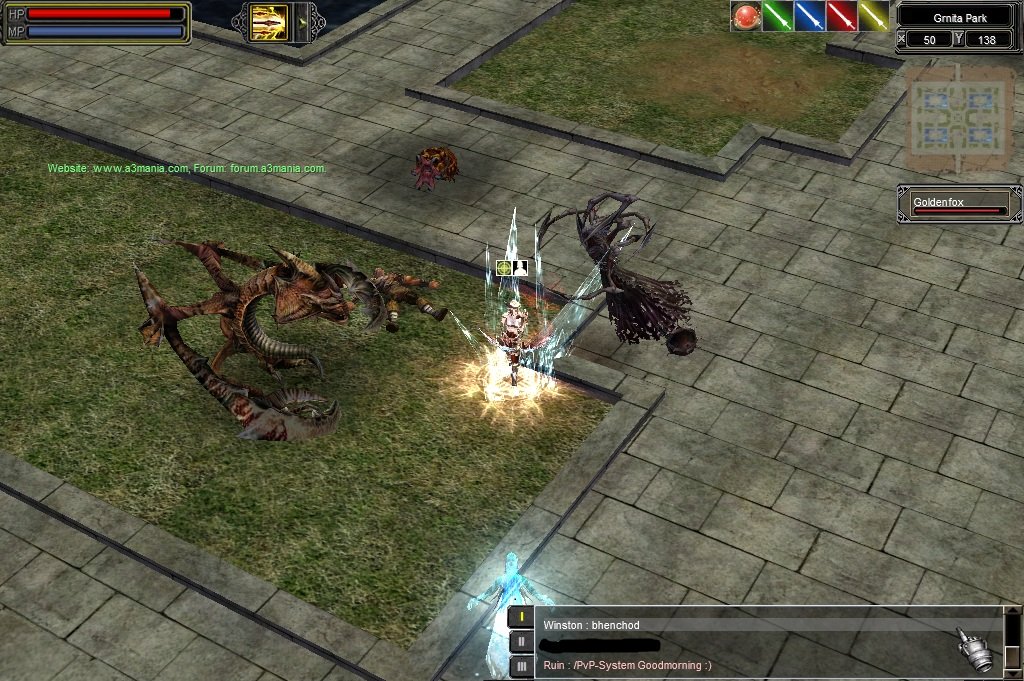
Task: Select the yellow sword buff icon
Action: click(873, 16)
